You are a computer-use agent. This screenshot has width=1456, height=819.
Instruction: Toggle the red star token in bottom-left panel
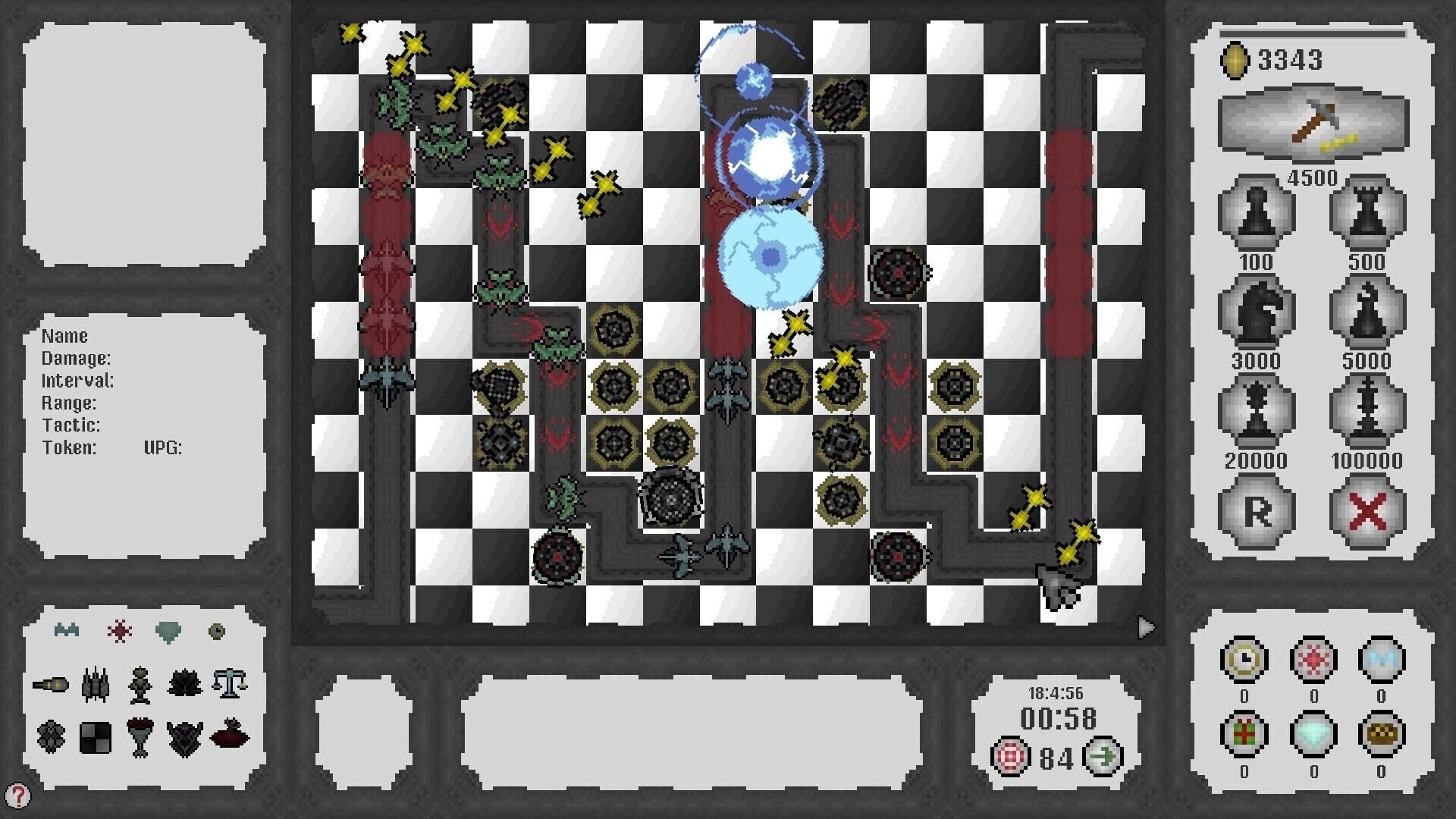click(x=121, y=629)
